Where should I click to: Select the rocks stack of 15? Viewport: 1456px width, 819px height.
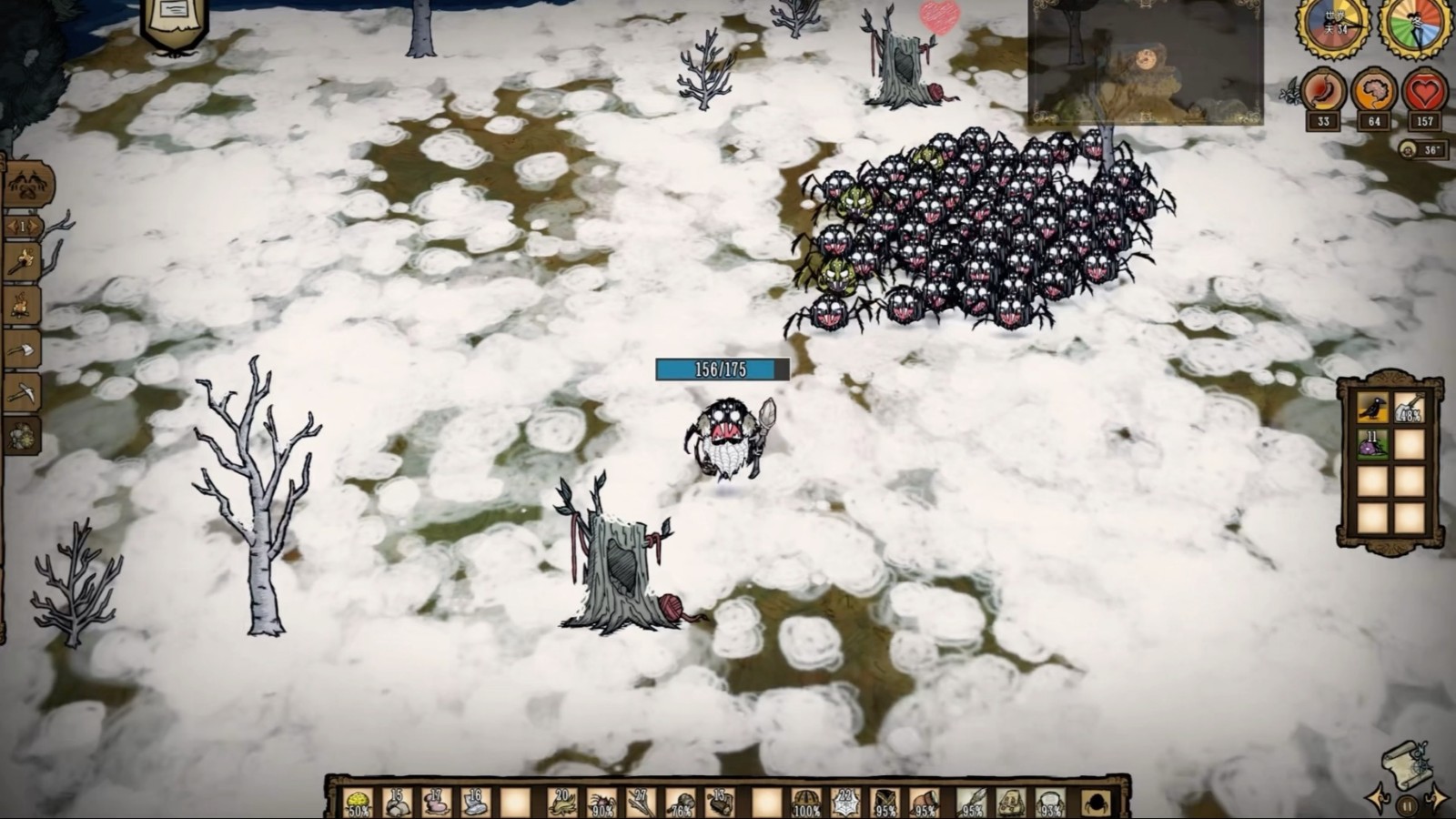pos(397,803)
